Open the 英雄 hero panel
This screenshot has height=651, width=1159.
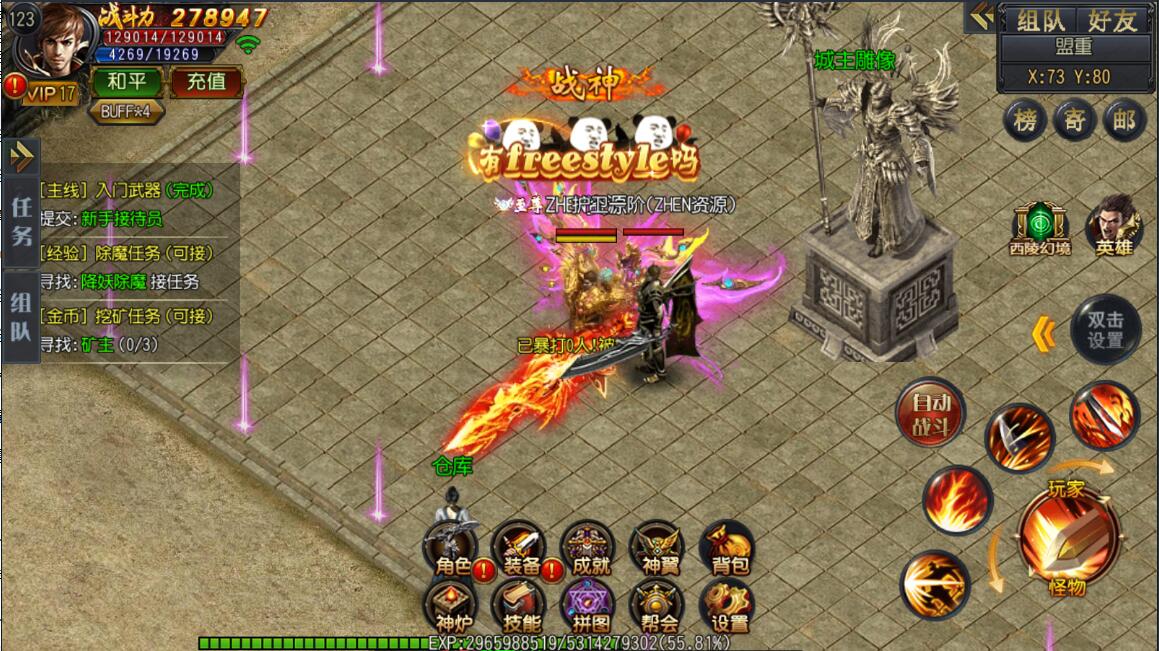[x=1112, y=226]
